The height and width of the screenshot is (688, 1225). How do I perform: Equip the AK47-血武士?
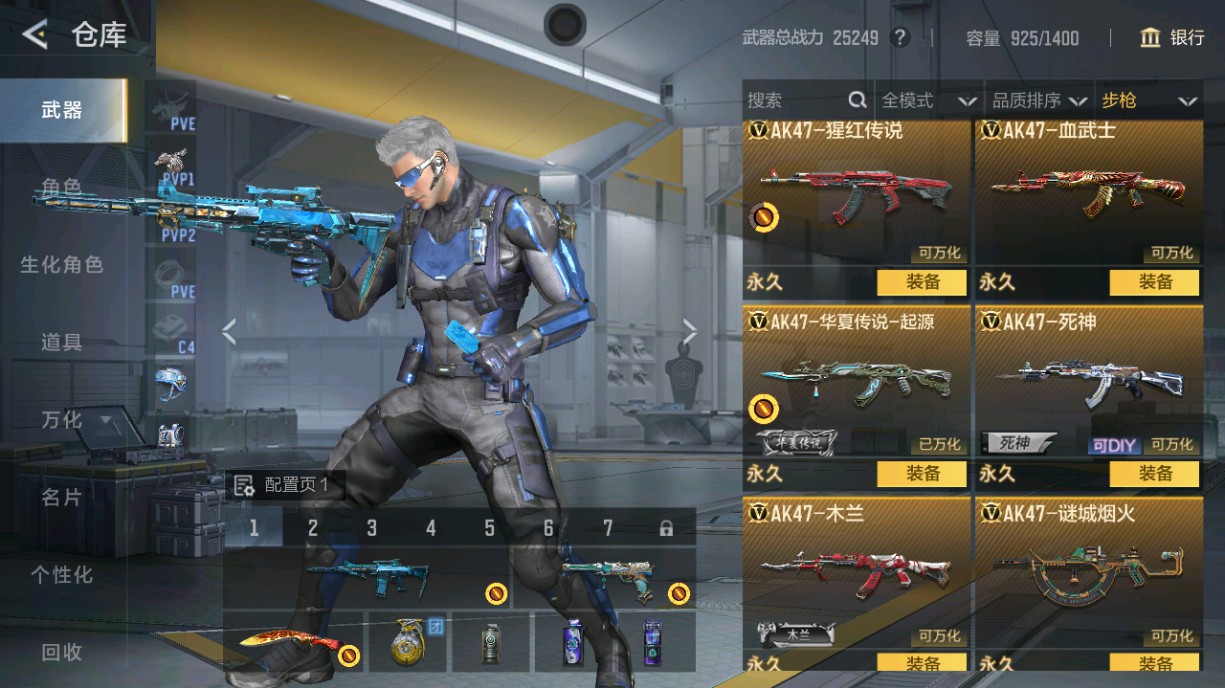pyautogui.click(x=1154, y=282)
